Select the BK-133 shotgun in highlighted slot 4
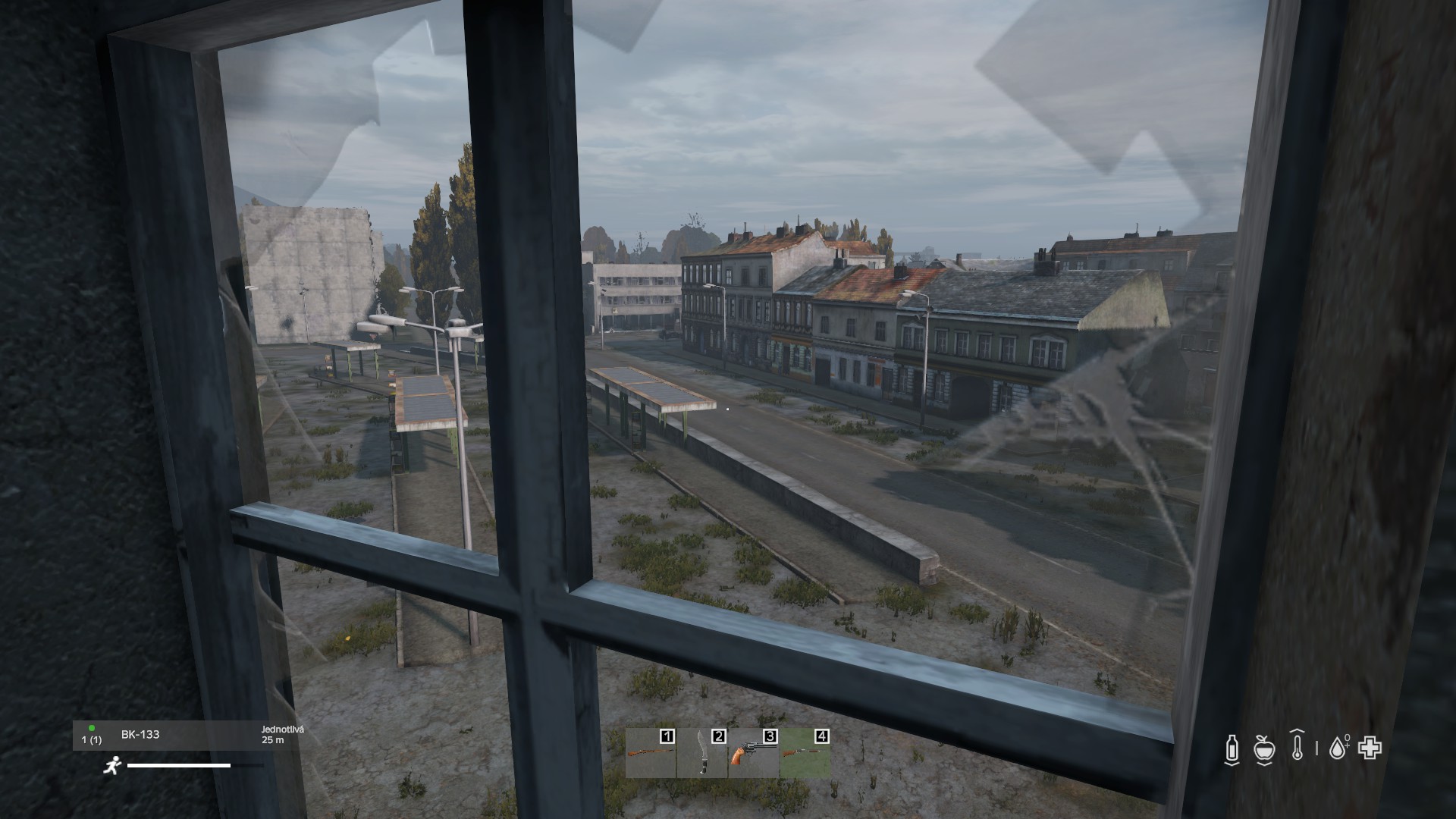The image size is (1456, 819). [x=805, y=753]
